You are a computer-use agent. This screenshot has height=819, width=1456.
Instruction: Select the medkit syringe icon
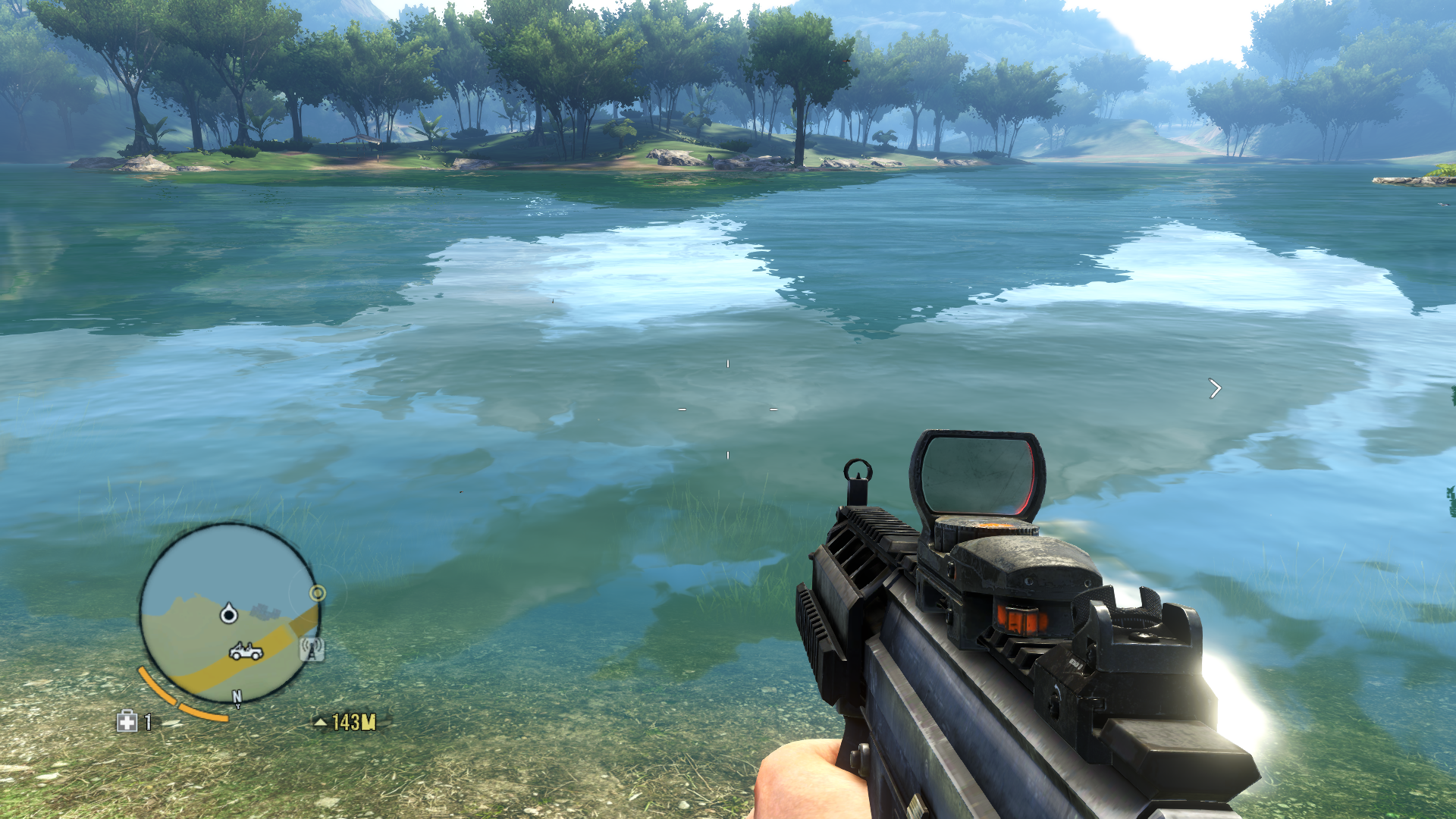[127, 721]
